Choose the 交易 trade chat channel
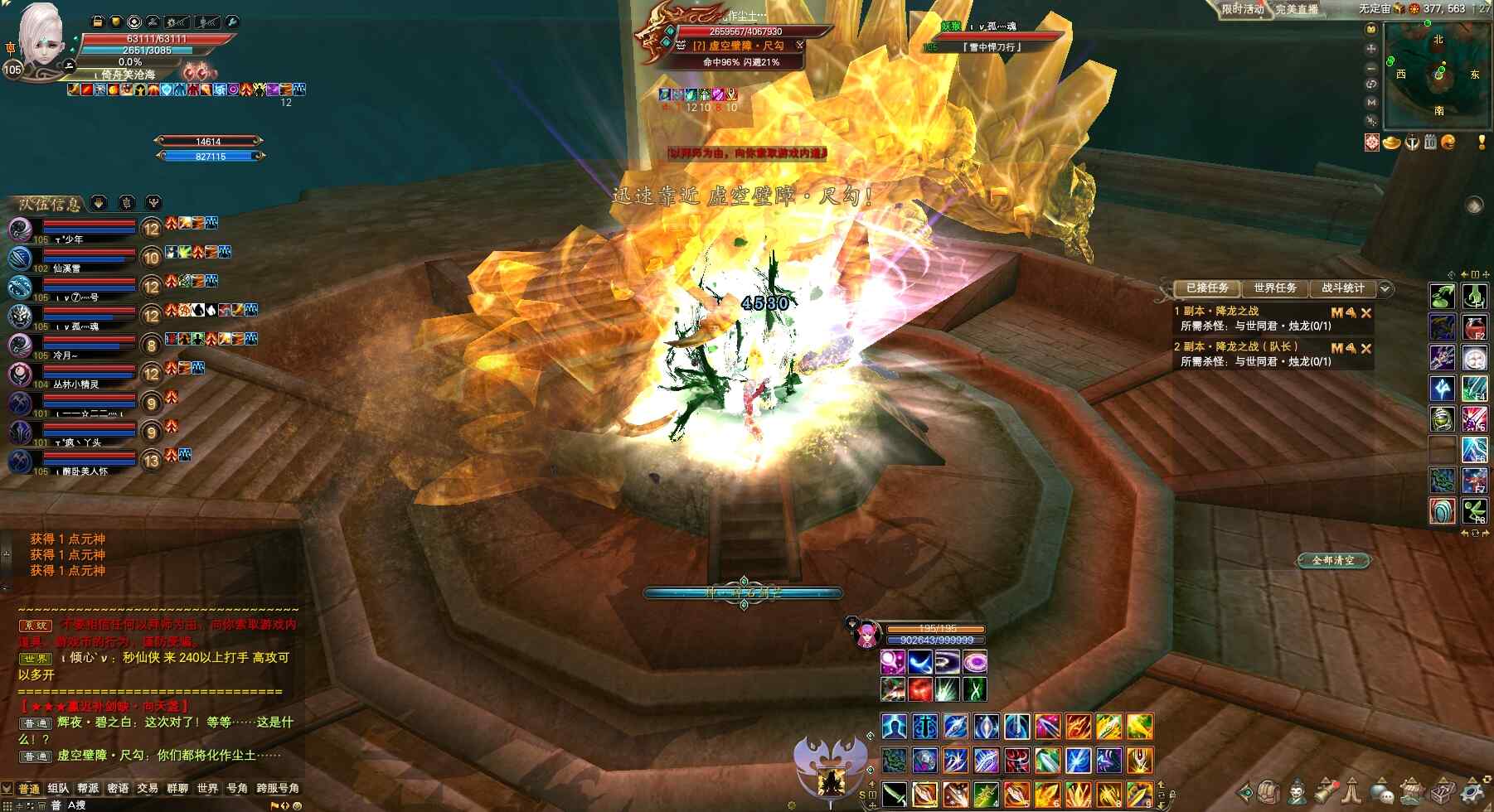 tap(148, 788)
